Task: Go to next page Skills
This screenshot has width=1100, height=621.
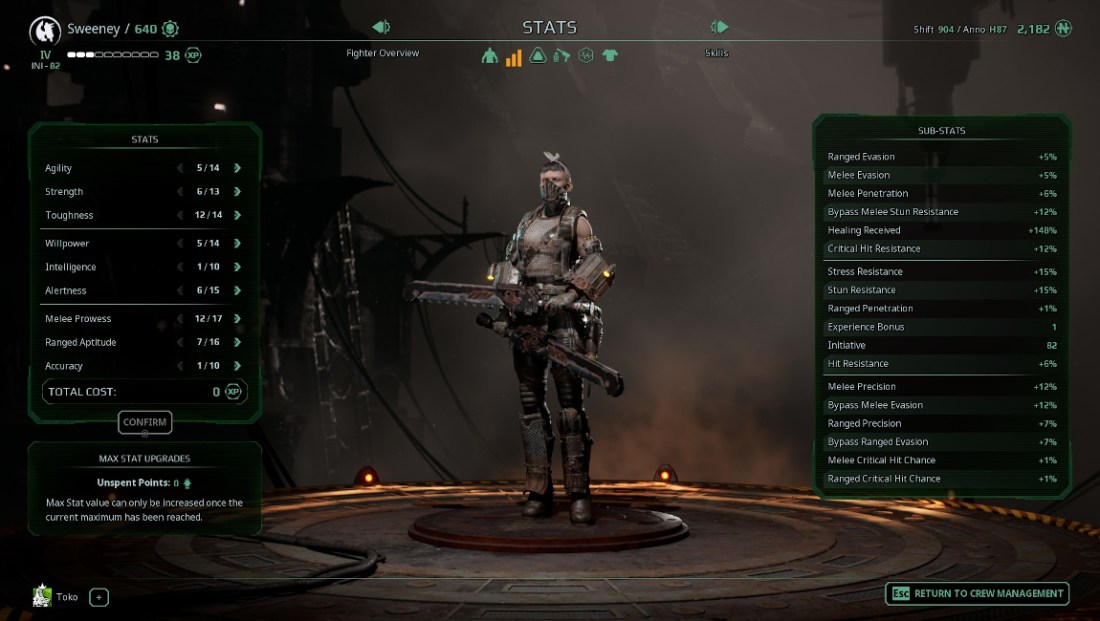Action: 718,27
